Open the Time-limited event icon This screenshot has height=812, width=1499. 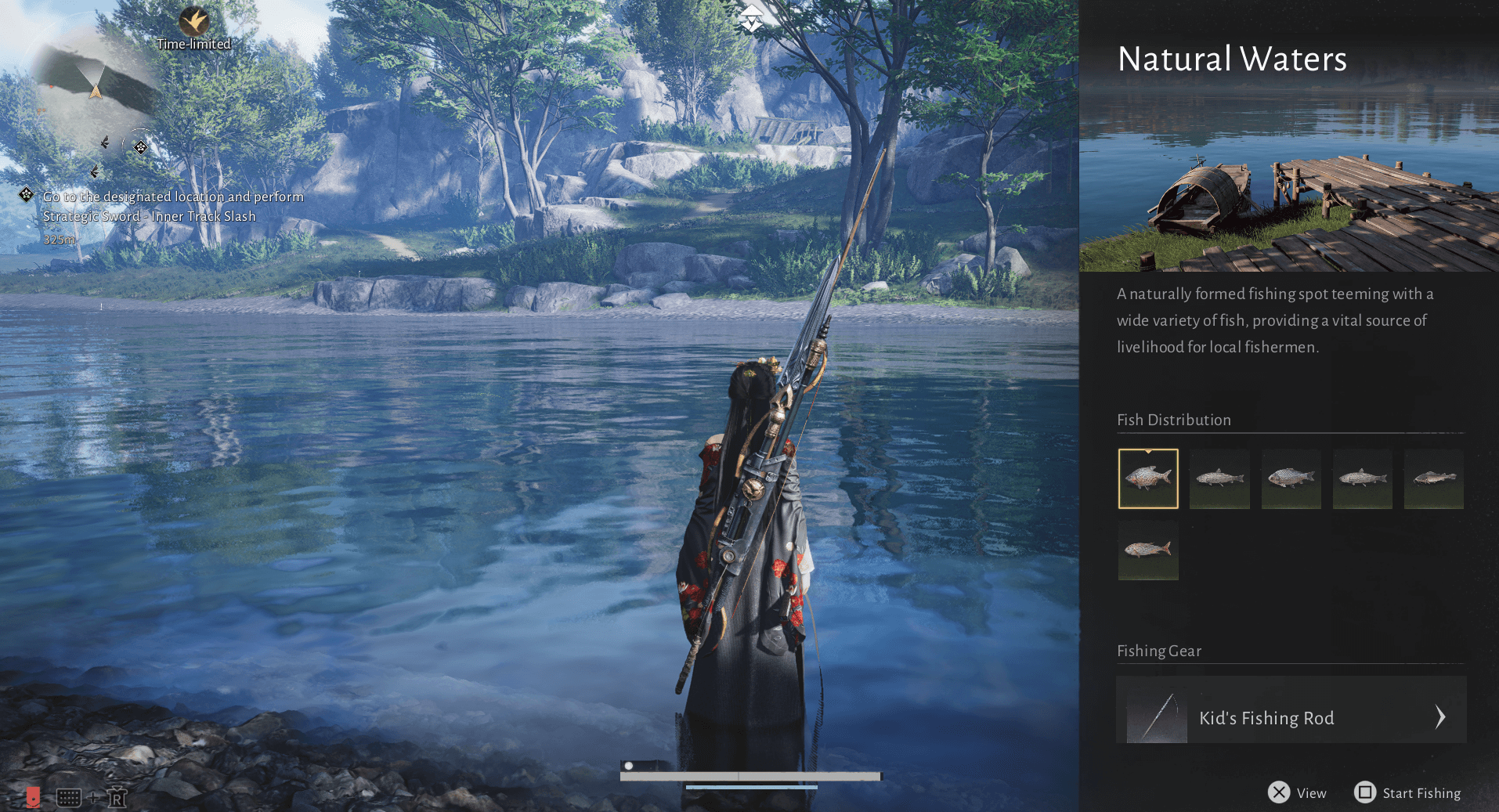(x=193, y=22)
